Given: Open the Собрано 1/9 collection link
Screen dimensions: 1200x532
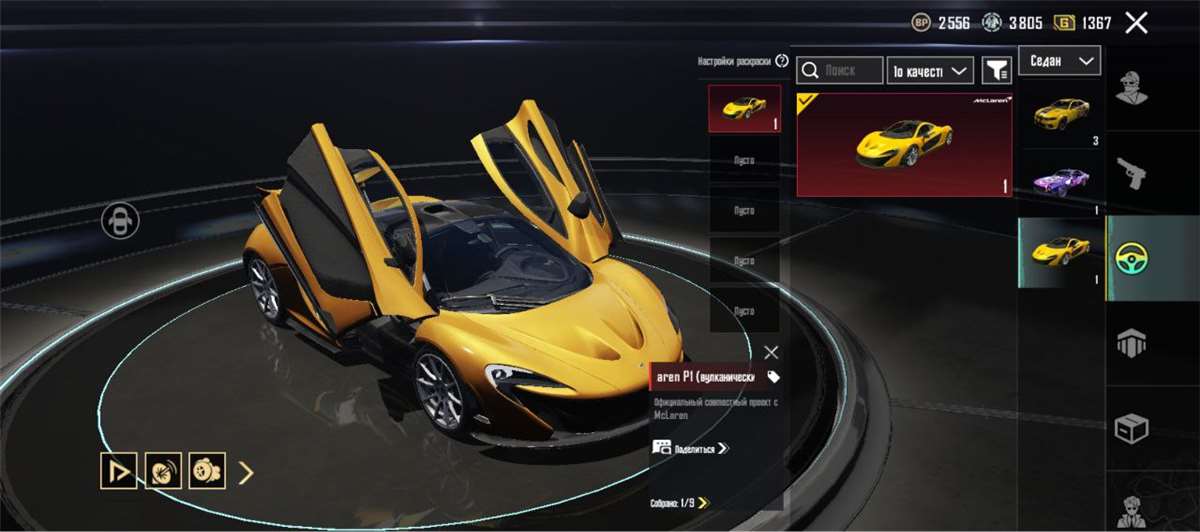Looking at the screenshot, I should [x=680, y=502].
